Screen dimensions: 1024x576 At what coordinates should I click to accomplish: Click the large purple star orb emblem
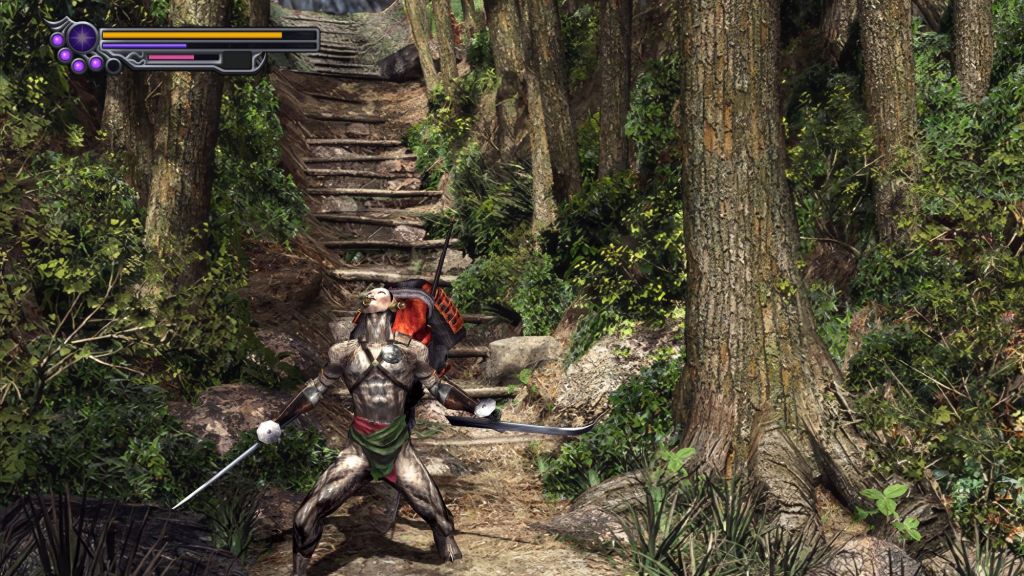point(82,38)
